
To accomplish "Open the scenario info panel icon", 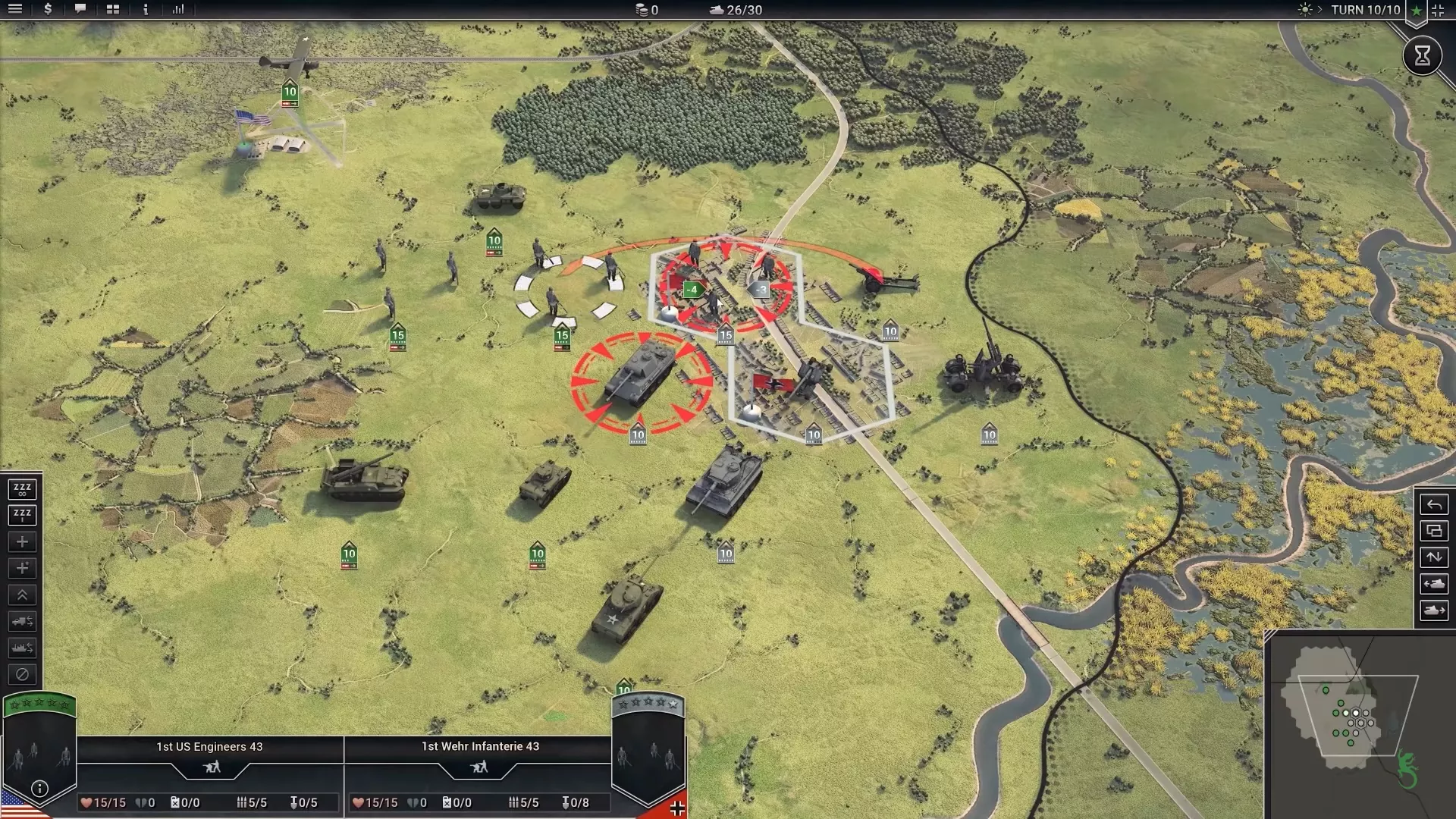I will (145, 10).
